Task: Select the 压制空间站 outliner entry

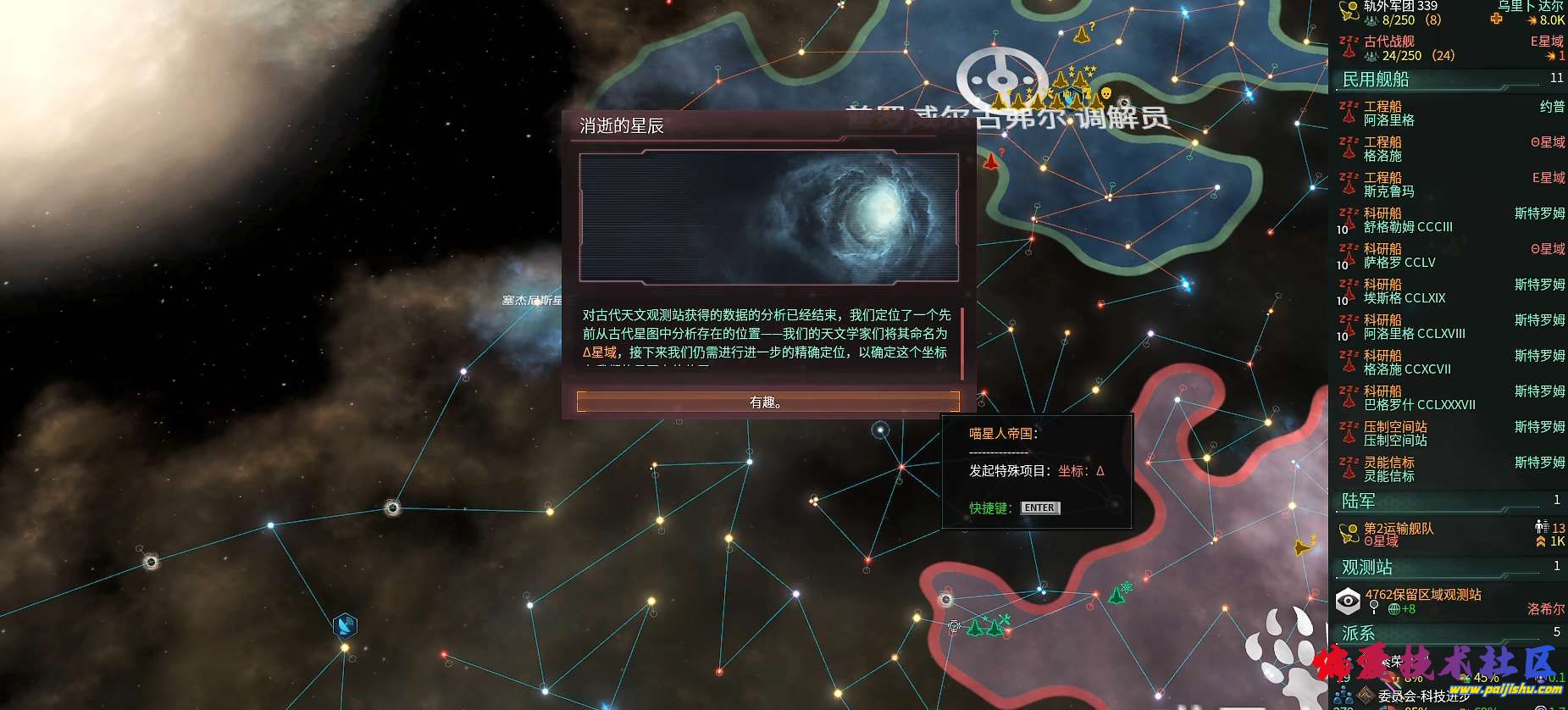Action: [1449, 434]
